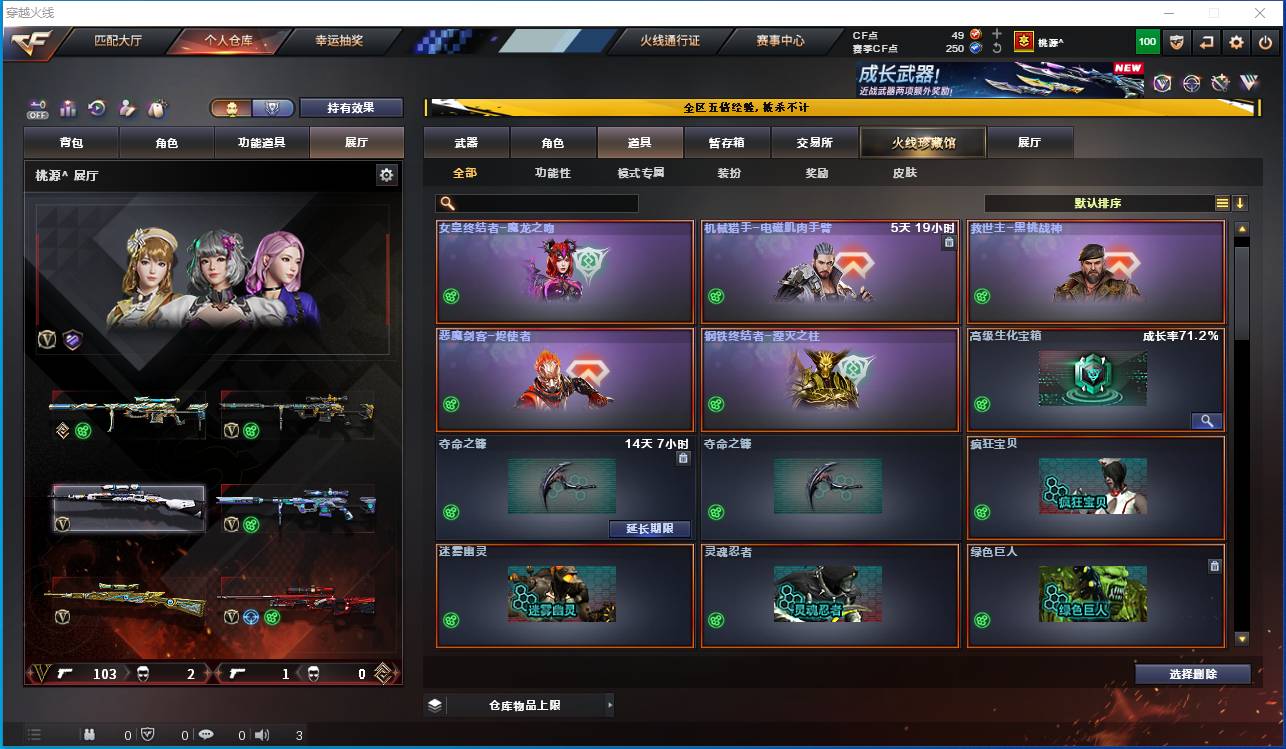Viewport: 1286px width, 749px height.
Task: Enable the speaker volume icon in the bottom bar
Action: (x=260, y=733)
